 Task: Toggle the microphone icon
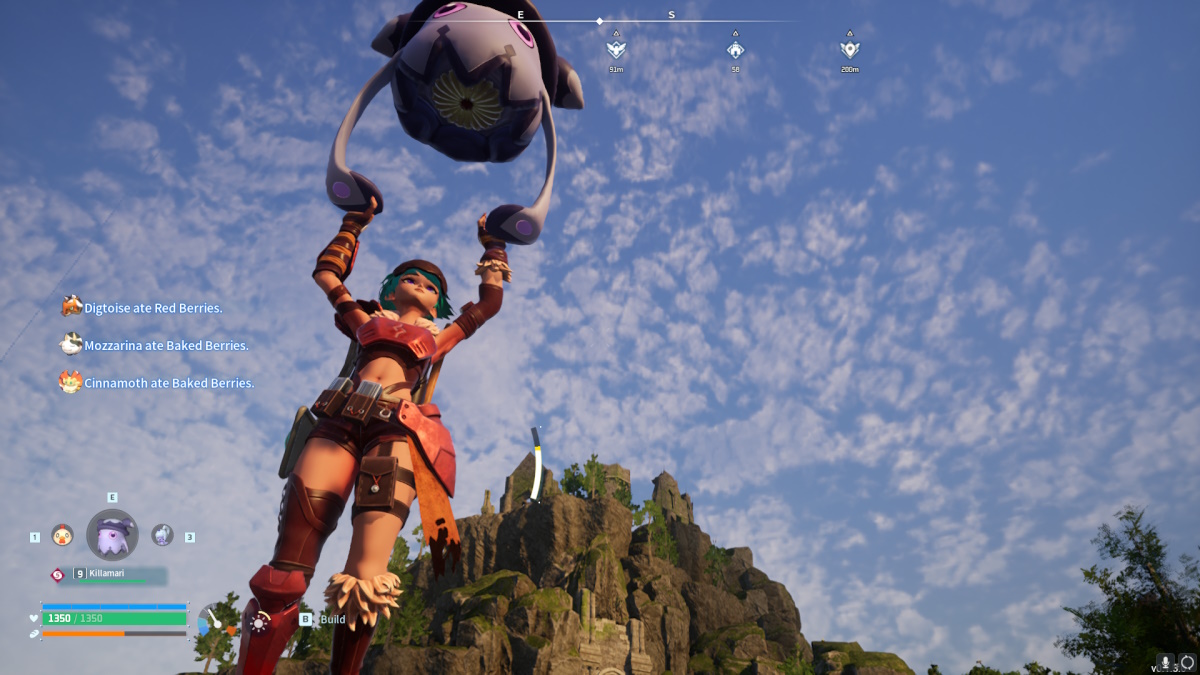coord(1165,662)
